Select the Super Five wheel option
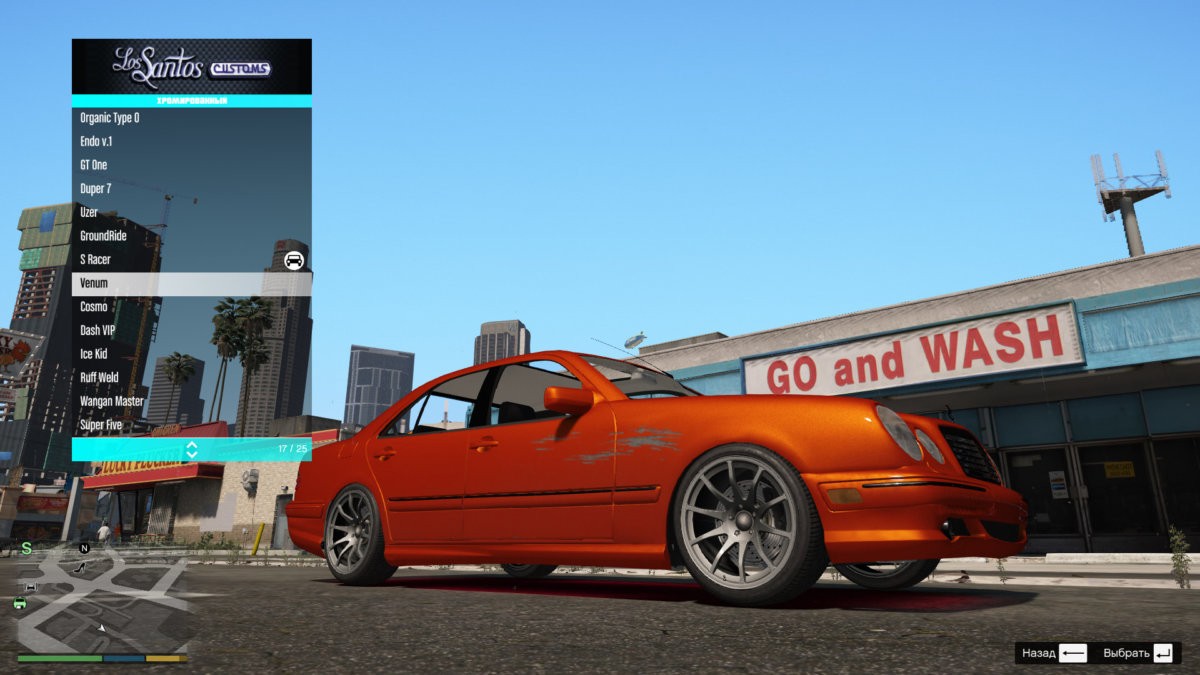Viewport: 1200px width, 675px height. (x=191, y=425)
